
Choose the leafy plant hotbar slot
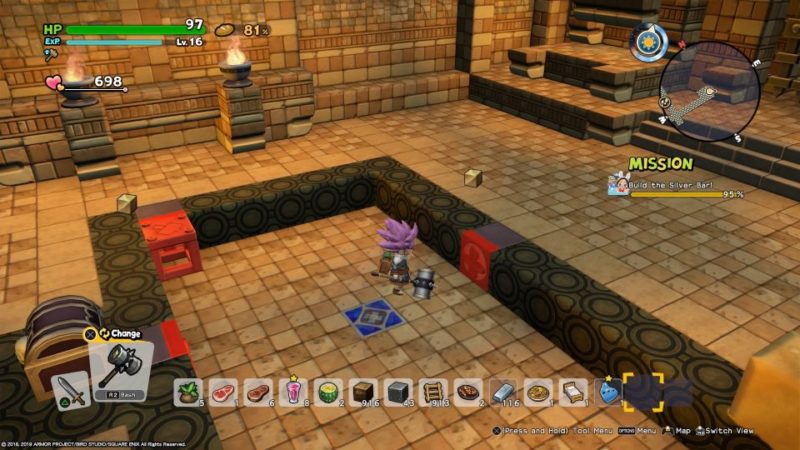click(x=188, y=391)
